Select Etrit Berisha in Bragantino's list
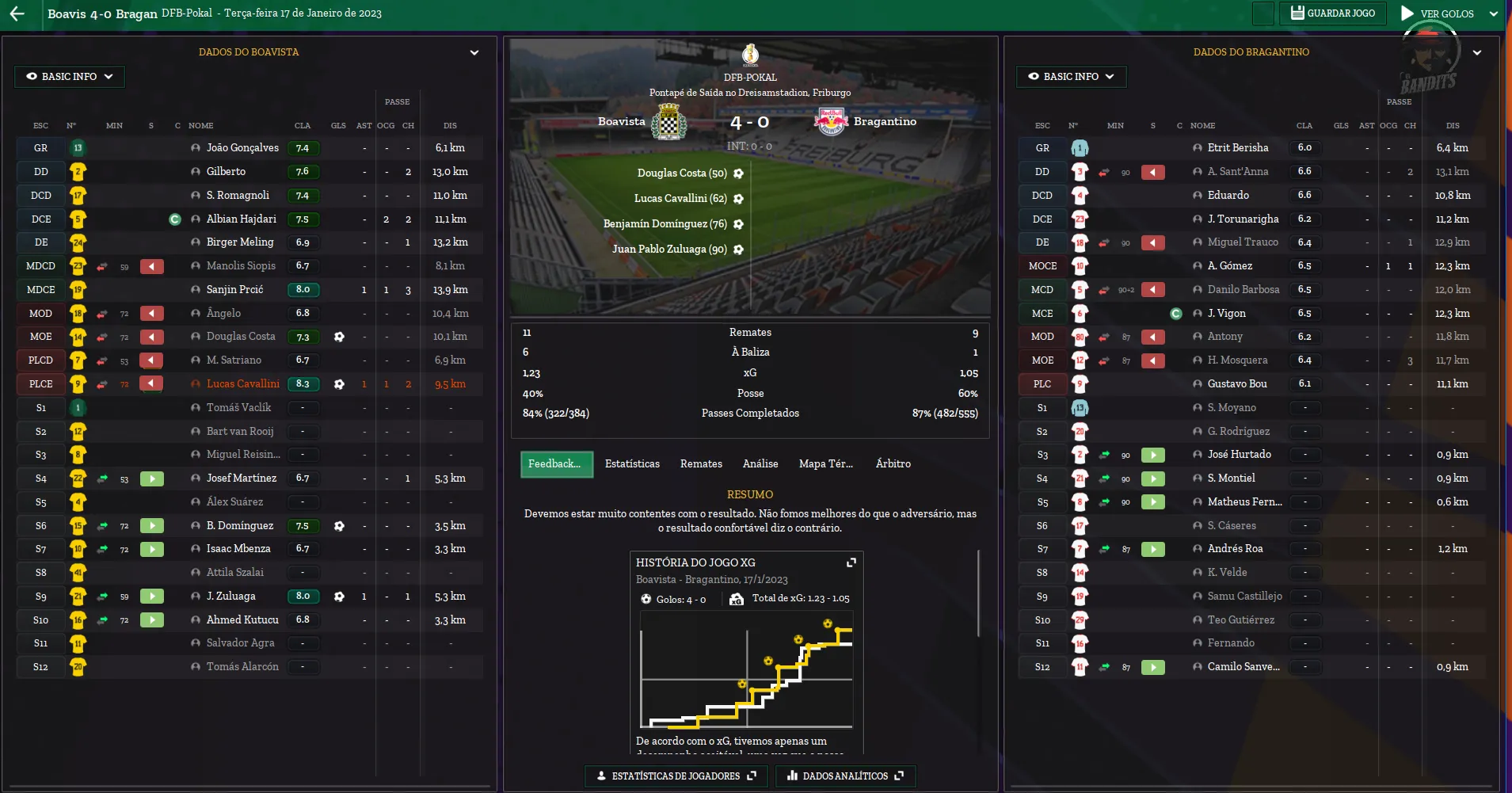 [1237, 148]
